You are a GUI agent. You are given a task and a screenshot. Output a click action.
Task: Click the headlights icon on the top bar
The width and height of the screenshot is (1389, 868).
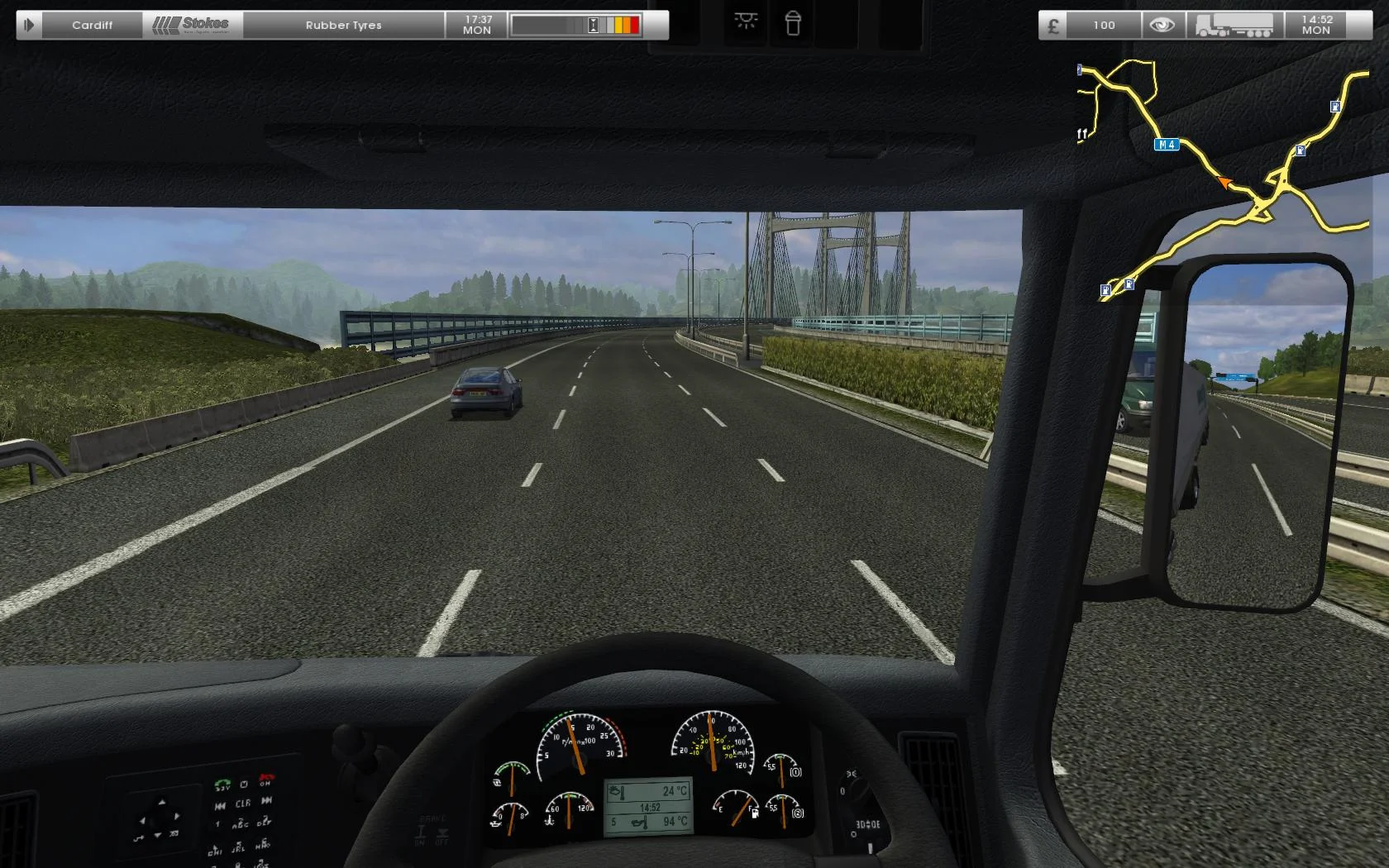pos(746,24)
